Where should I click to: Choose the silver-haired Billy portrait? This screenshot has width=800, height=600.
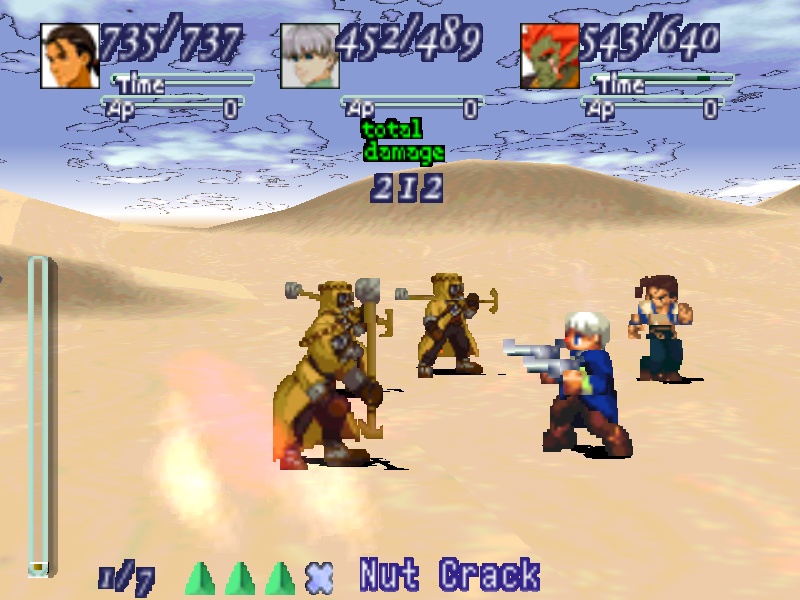click(310, 56)
